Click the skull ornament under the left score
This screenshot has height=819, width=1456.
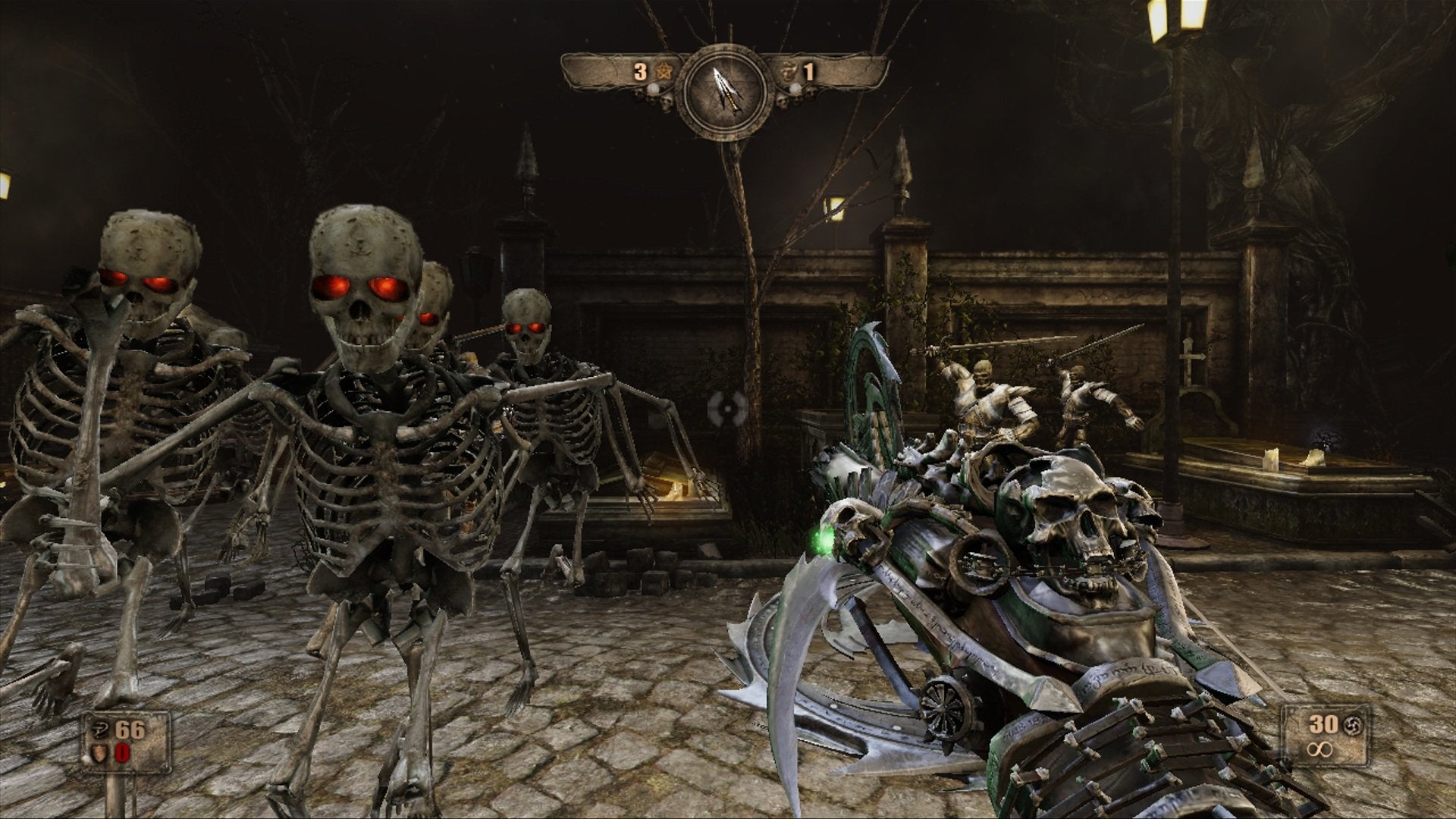666,102
